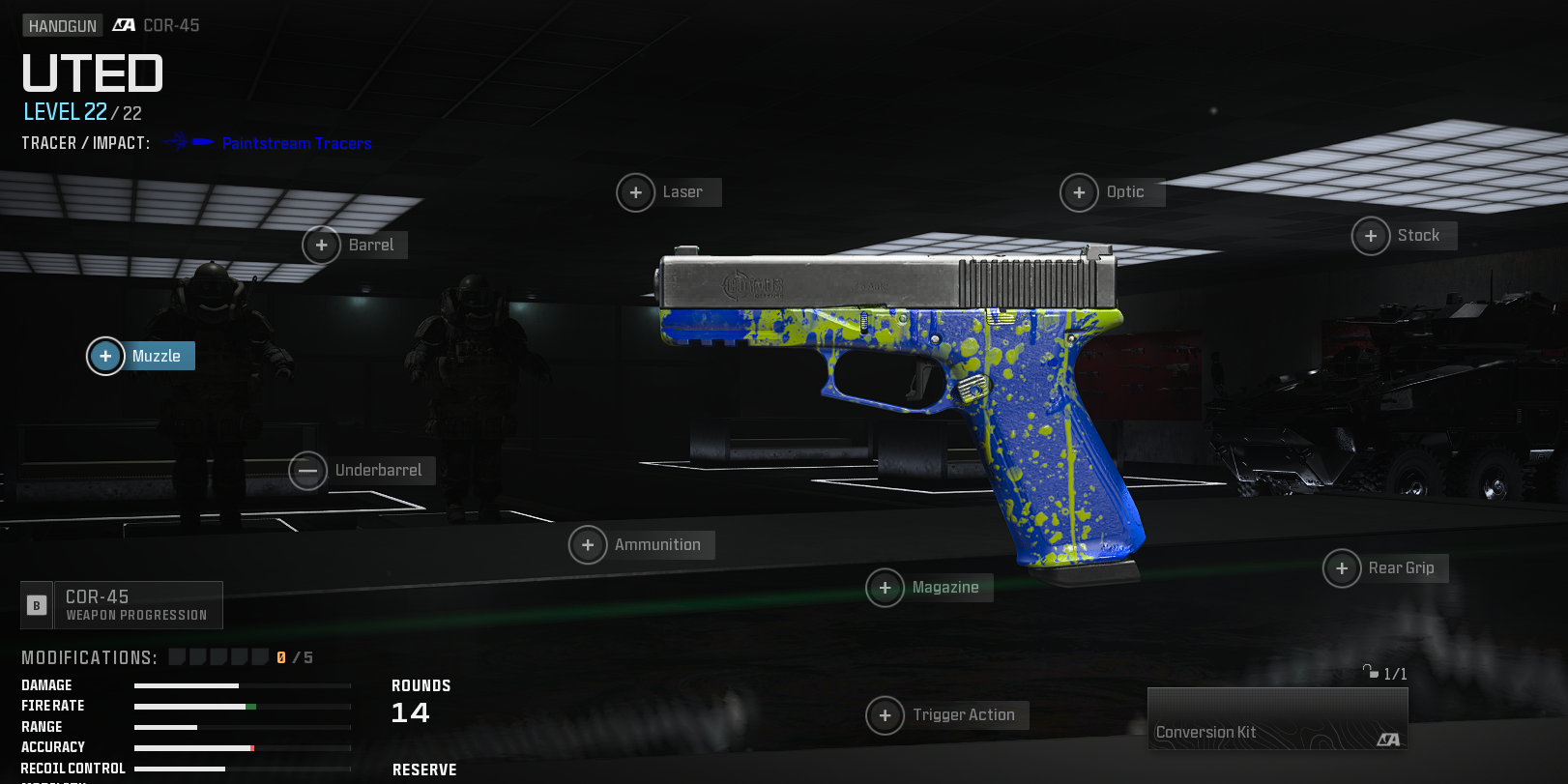
Task: Select the Stock attachment slot
Action: (x=1404, y=236)
